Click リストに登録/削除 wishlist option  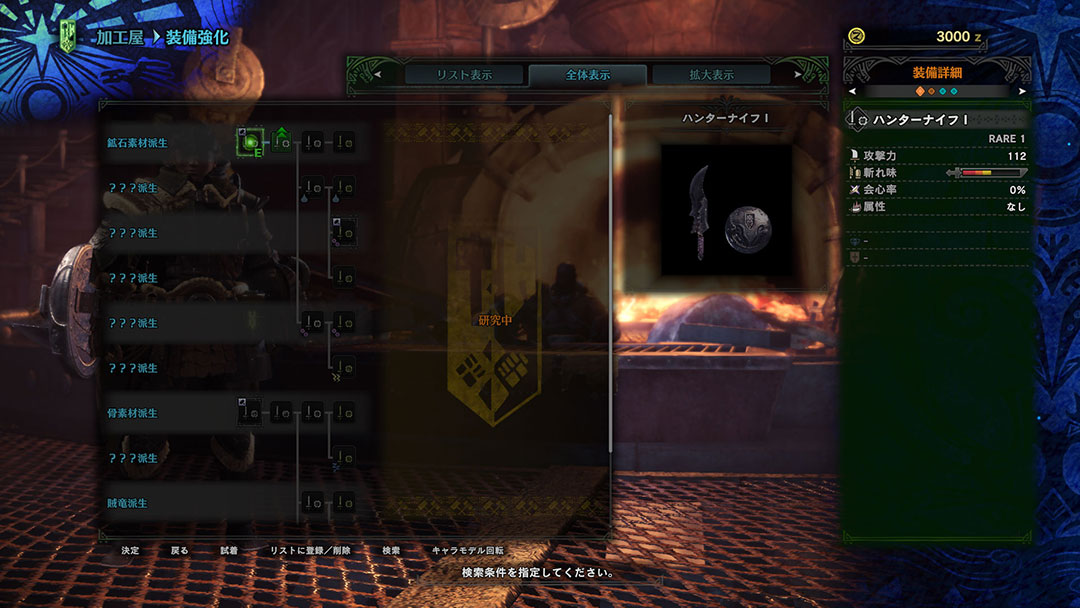coord(310,551)
